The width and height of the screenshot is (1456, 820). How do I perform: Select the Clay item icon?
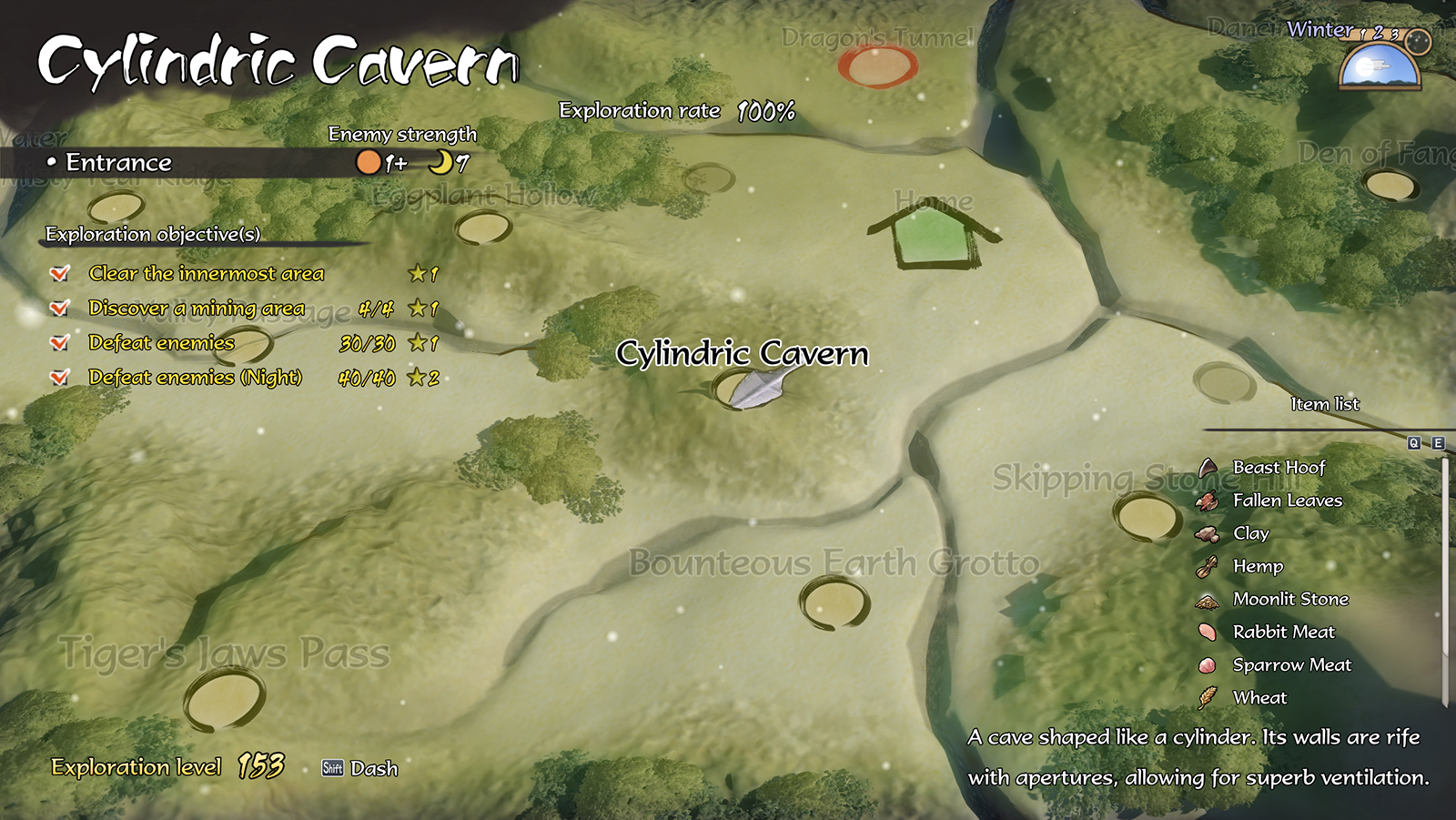tap(1208, 533)
